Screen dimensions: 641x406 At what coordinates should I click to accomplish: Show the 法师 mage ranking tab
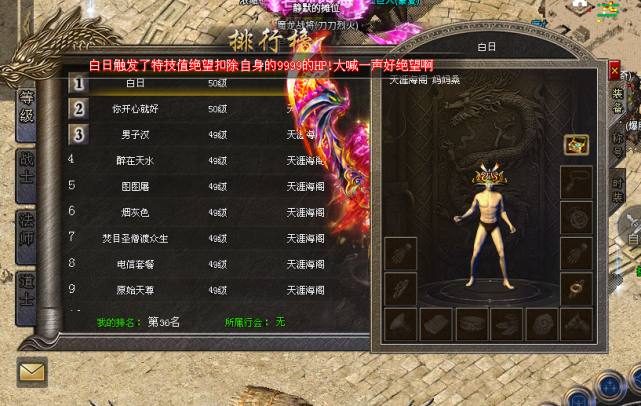point(27,229)
